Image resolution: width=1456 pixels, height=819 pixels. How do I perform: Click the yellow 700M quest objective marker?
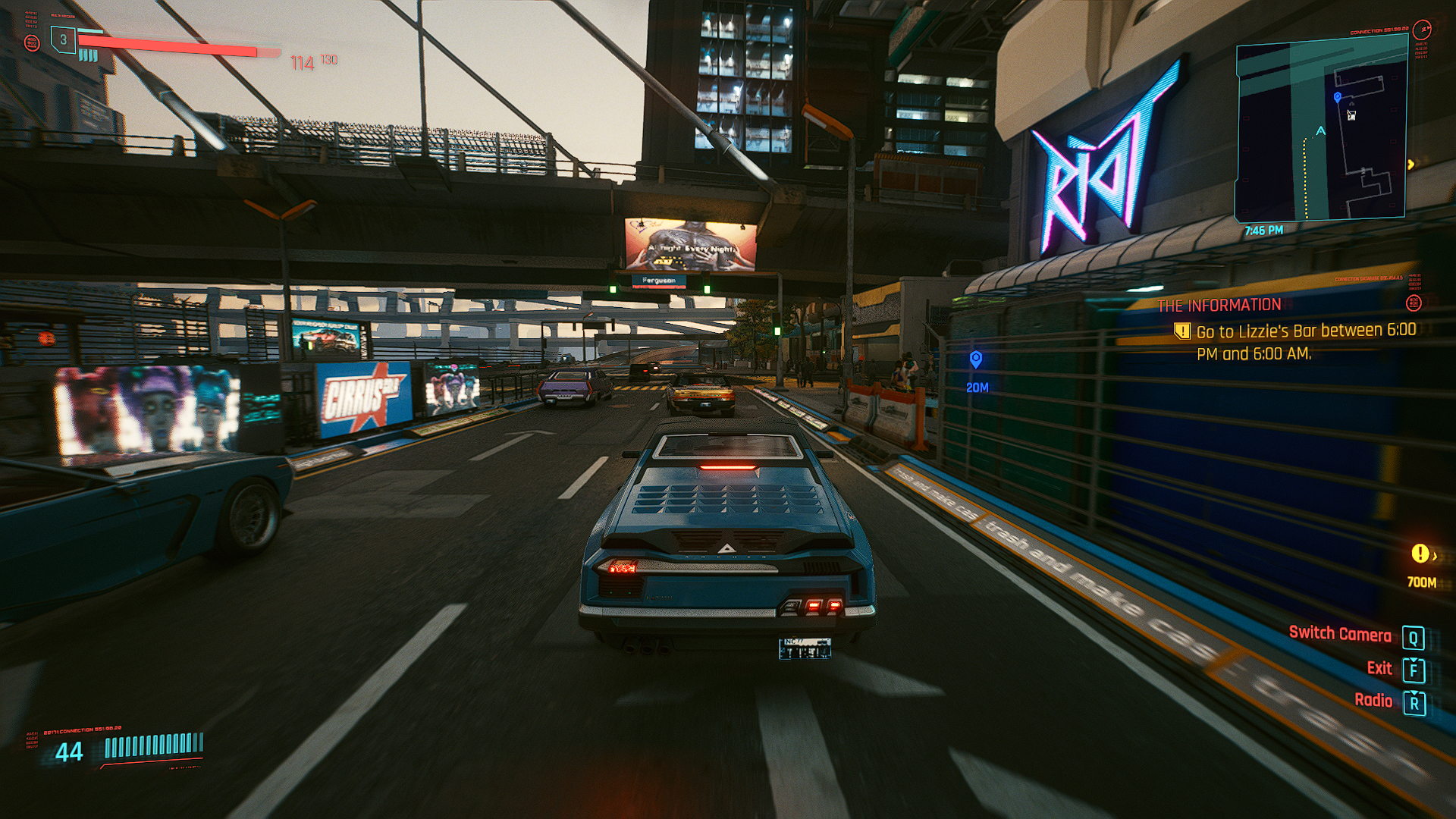click(1420, 554)
